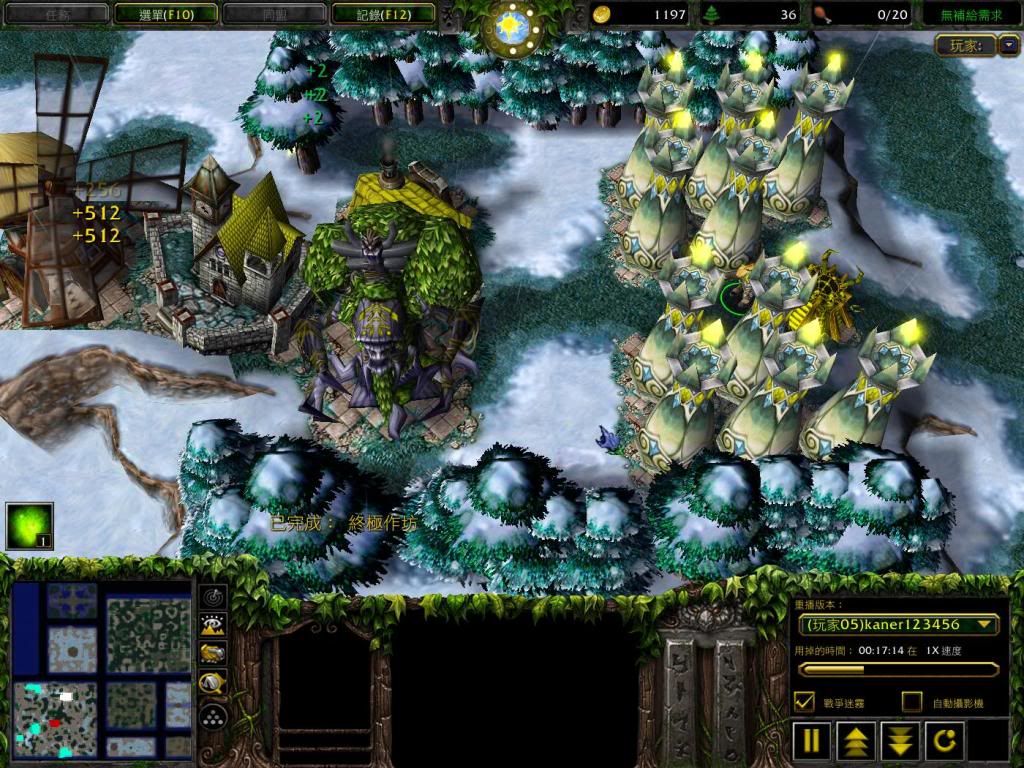Activate the minimap signal ping button
The height and width of the screenshot is (768, 1024).
tap(213, 597)
